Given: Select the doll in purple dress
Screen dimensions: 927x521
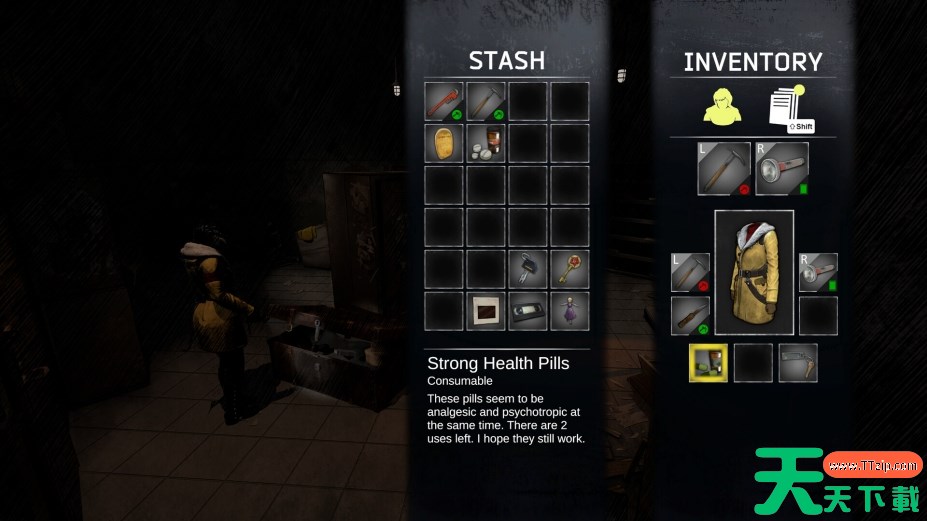Looking at the screenshot, I should point(570,311).
